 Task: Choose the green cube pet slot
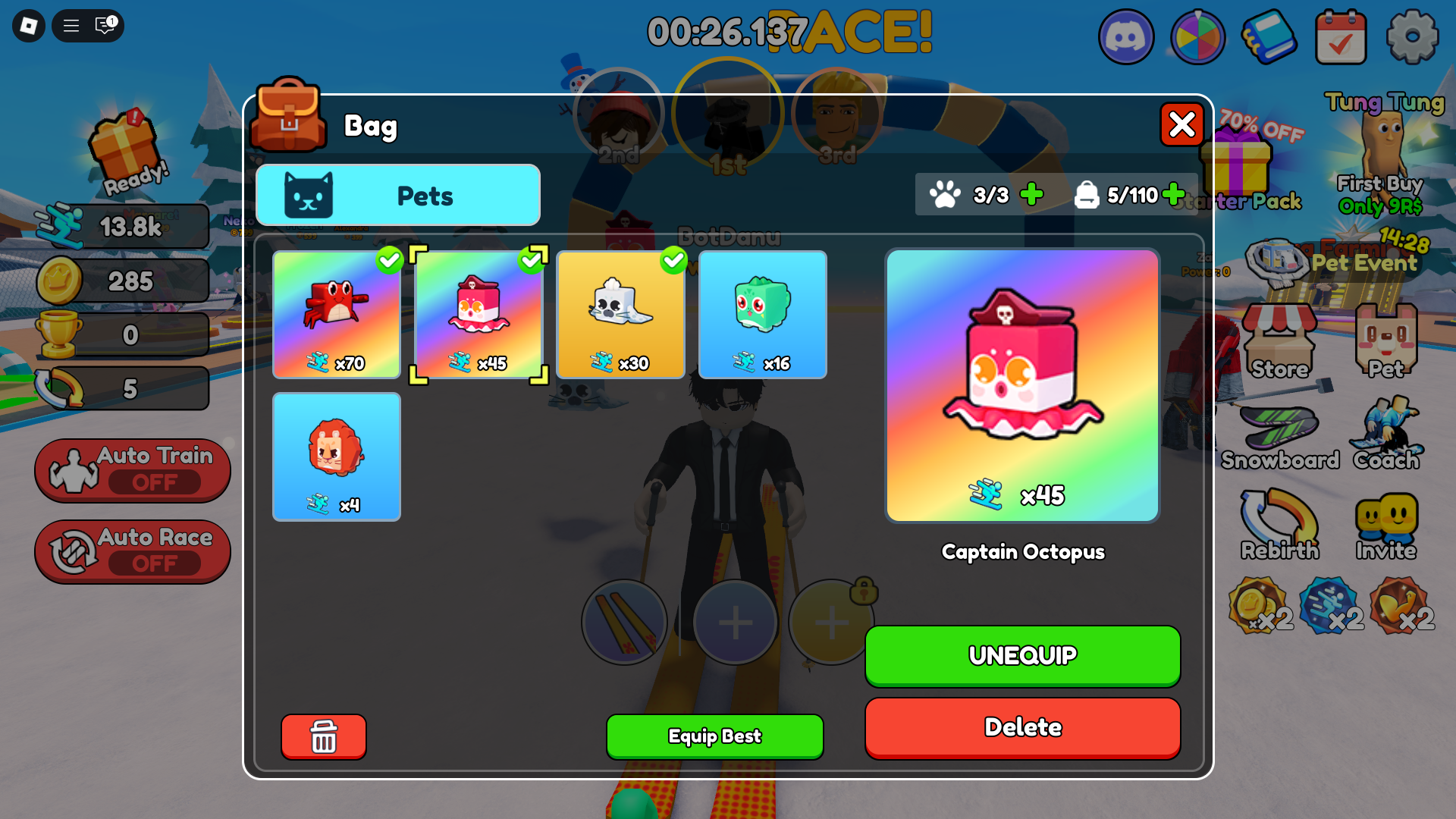point(762,315)
